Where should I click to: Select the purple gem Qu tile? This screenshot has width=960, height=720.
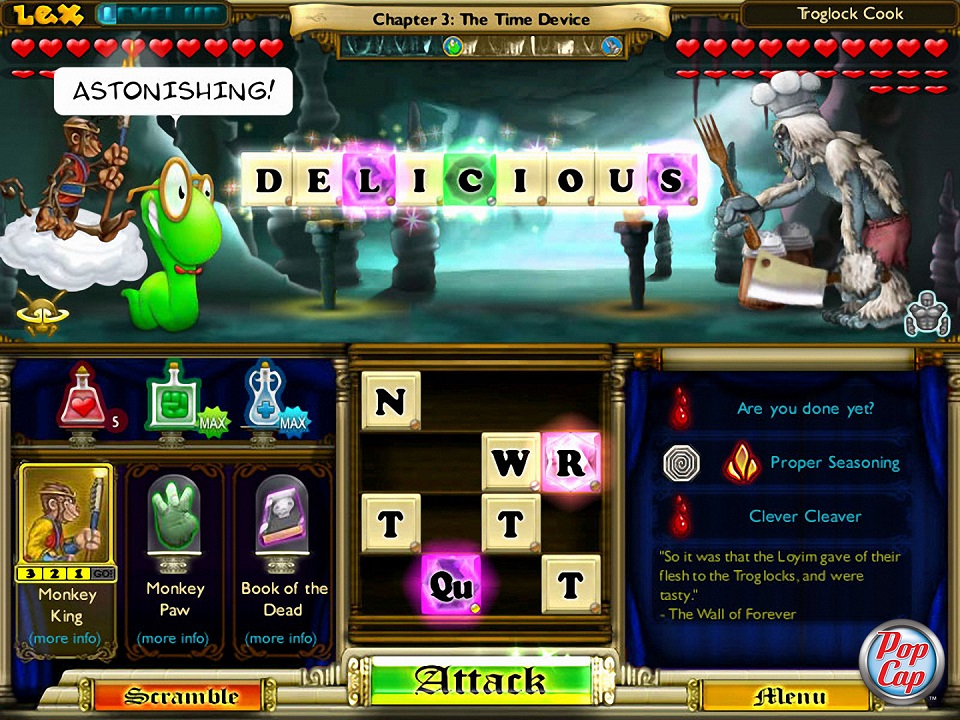[451, 585]
